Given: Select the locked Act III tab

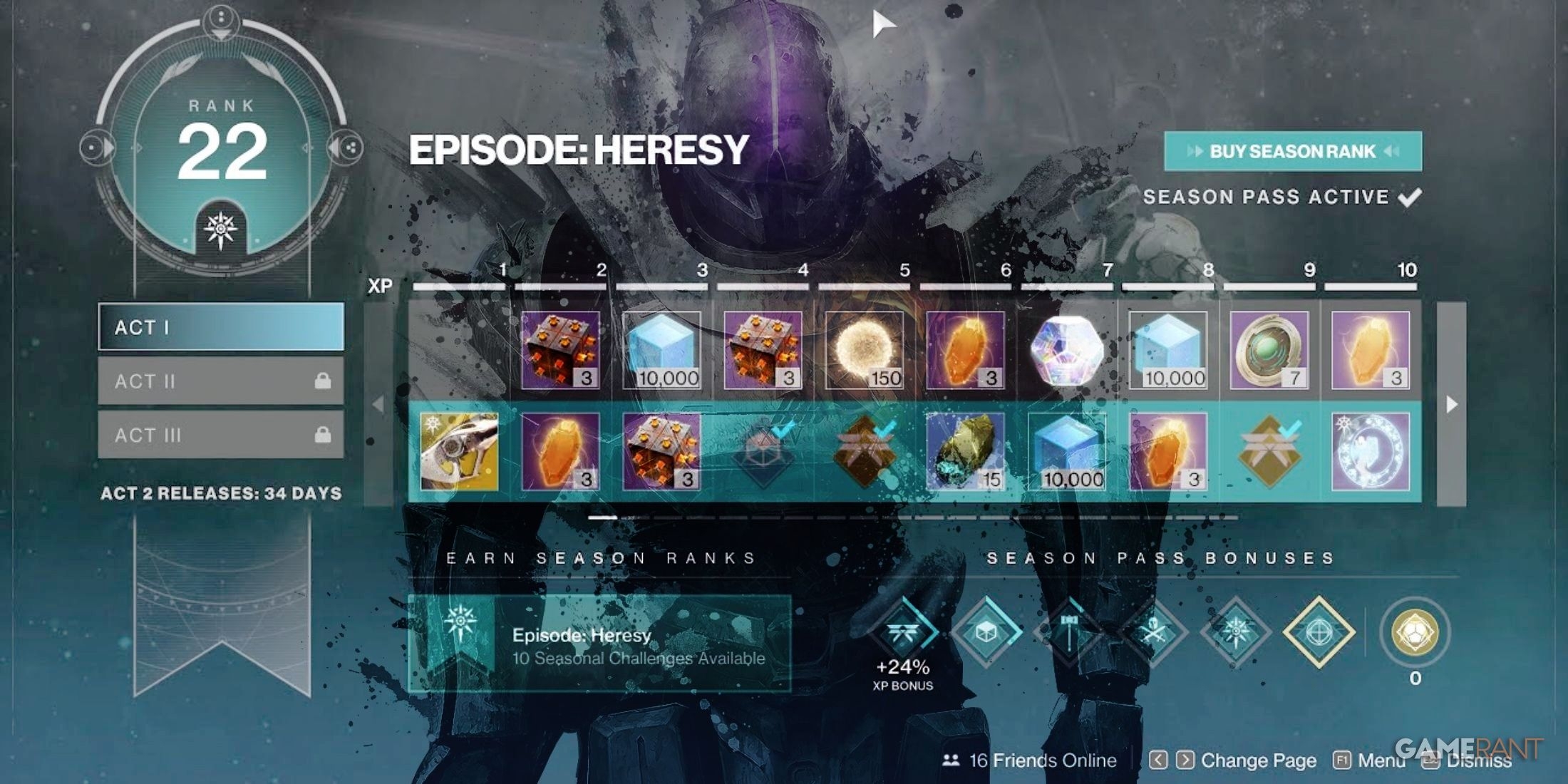Looking at the screenshot, I should (221, 435).
